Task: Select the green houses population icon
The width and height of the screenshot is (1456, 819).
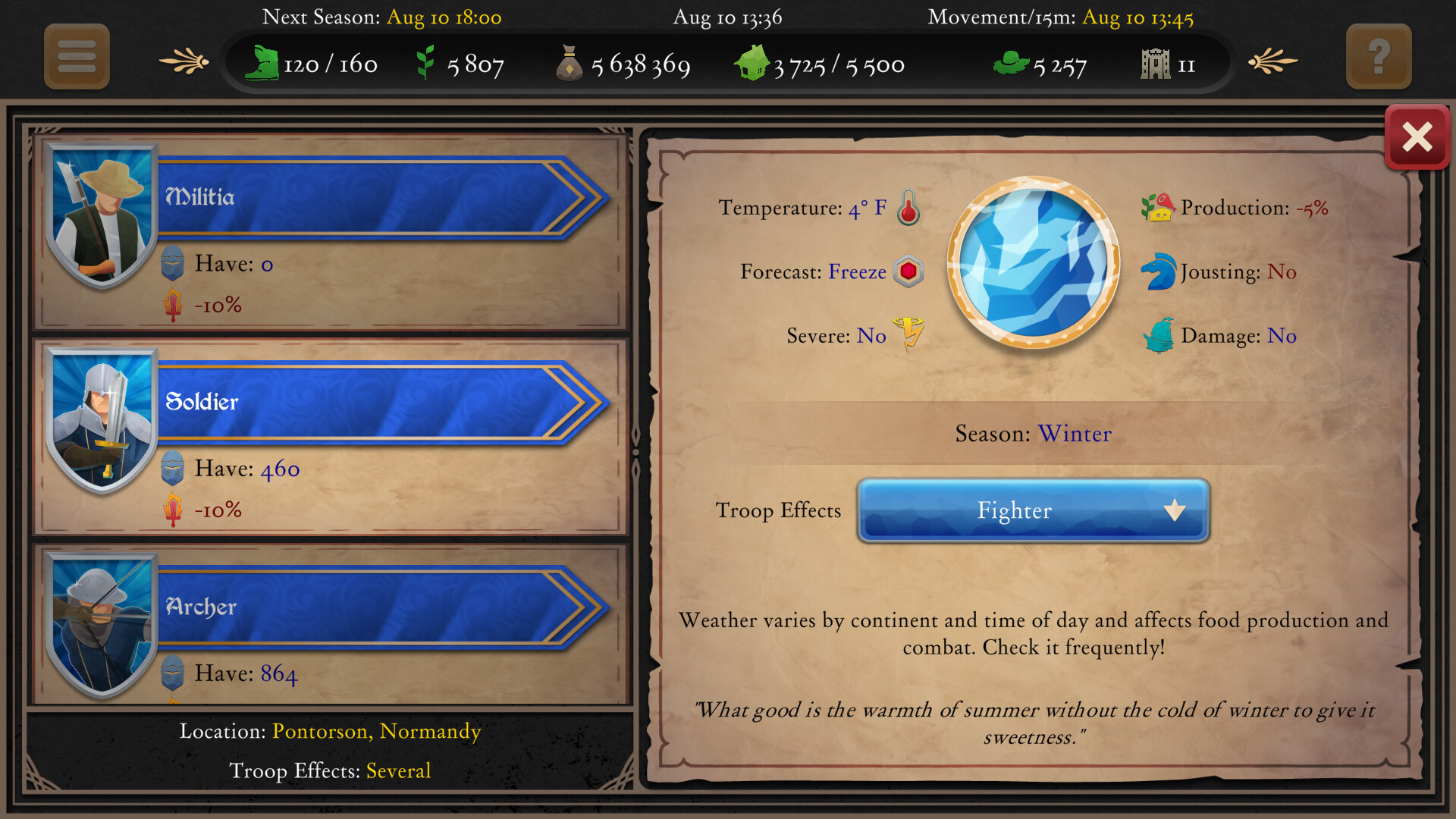Action: click(x=753, y=62)
